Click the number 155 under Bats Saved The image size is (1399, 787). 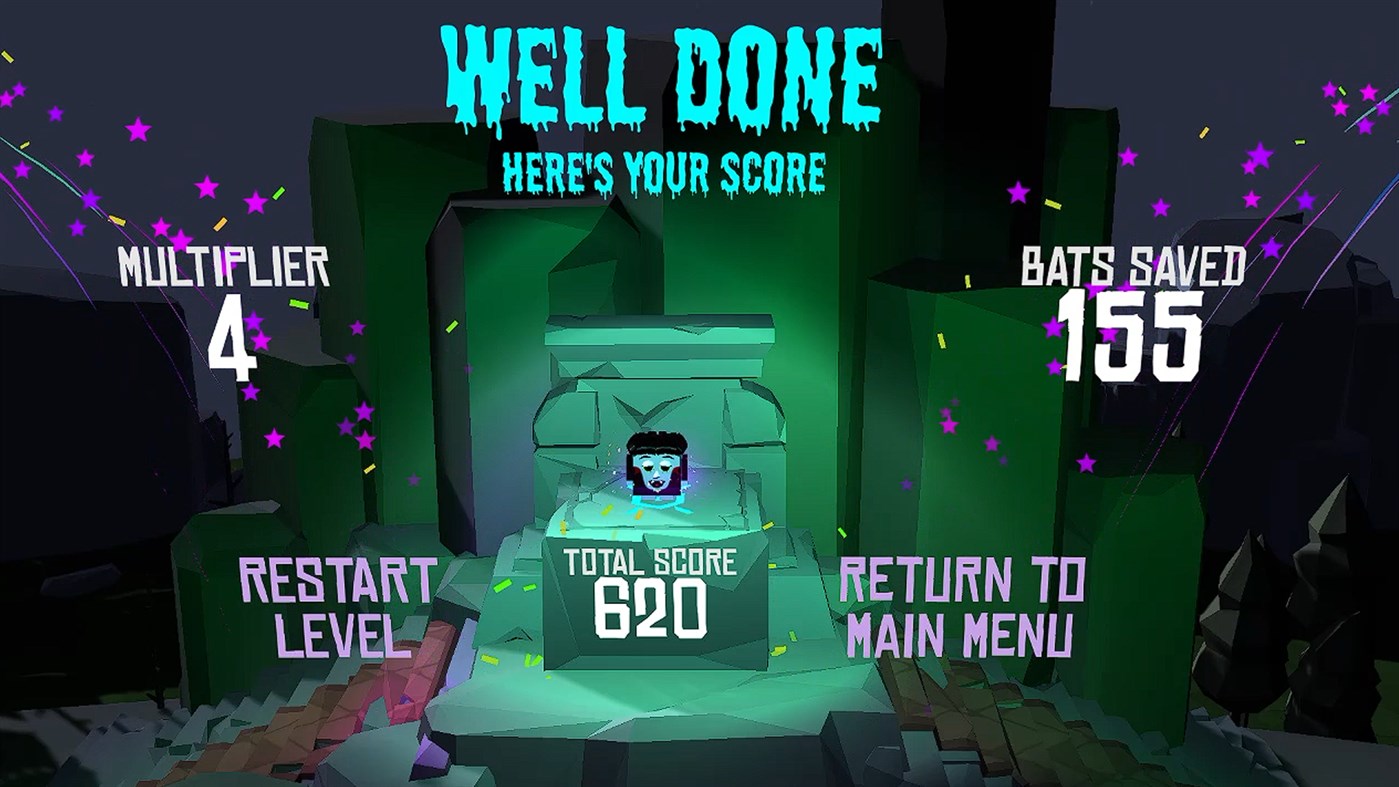pos(1130,337)
